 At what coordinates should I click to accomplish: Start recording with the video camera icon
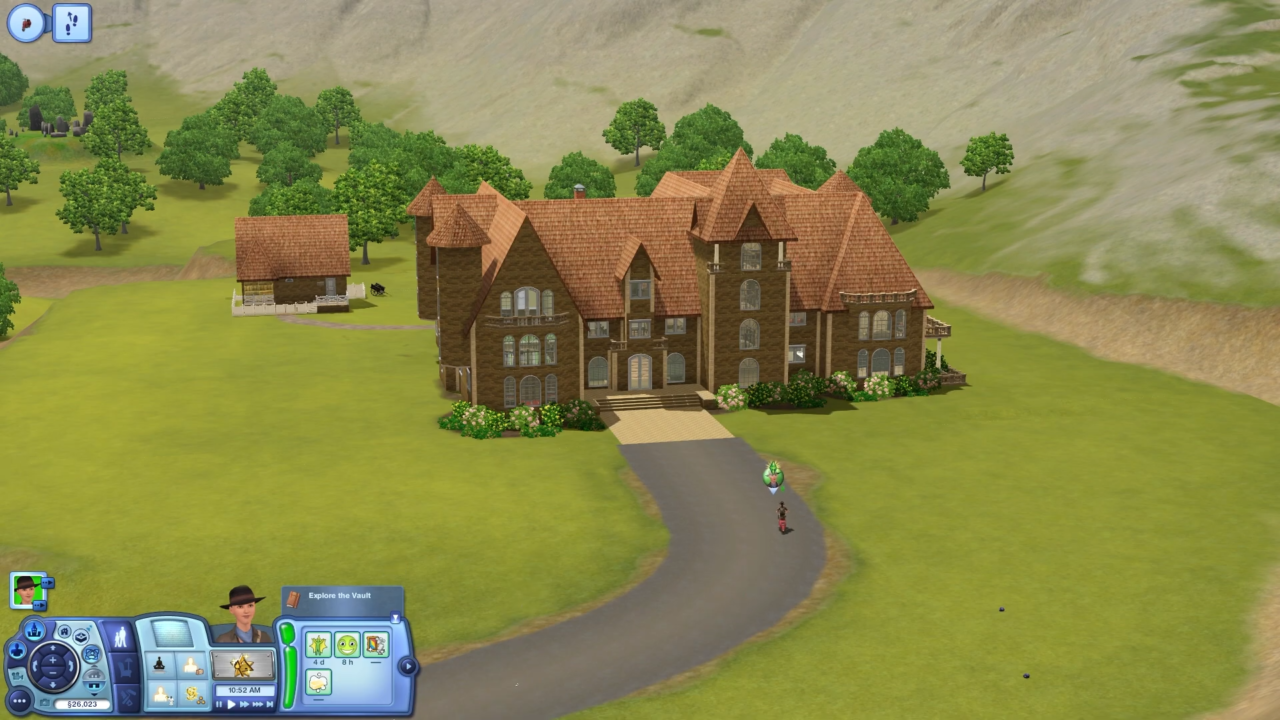click(x=17, y=677)
